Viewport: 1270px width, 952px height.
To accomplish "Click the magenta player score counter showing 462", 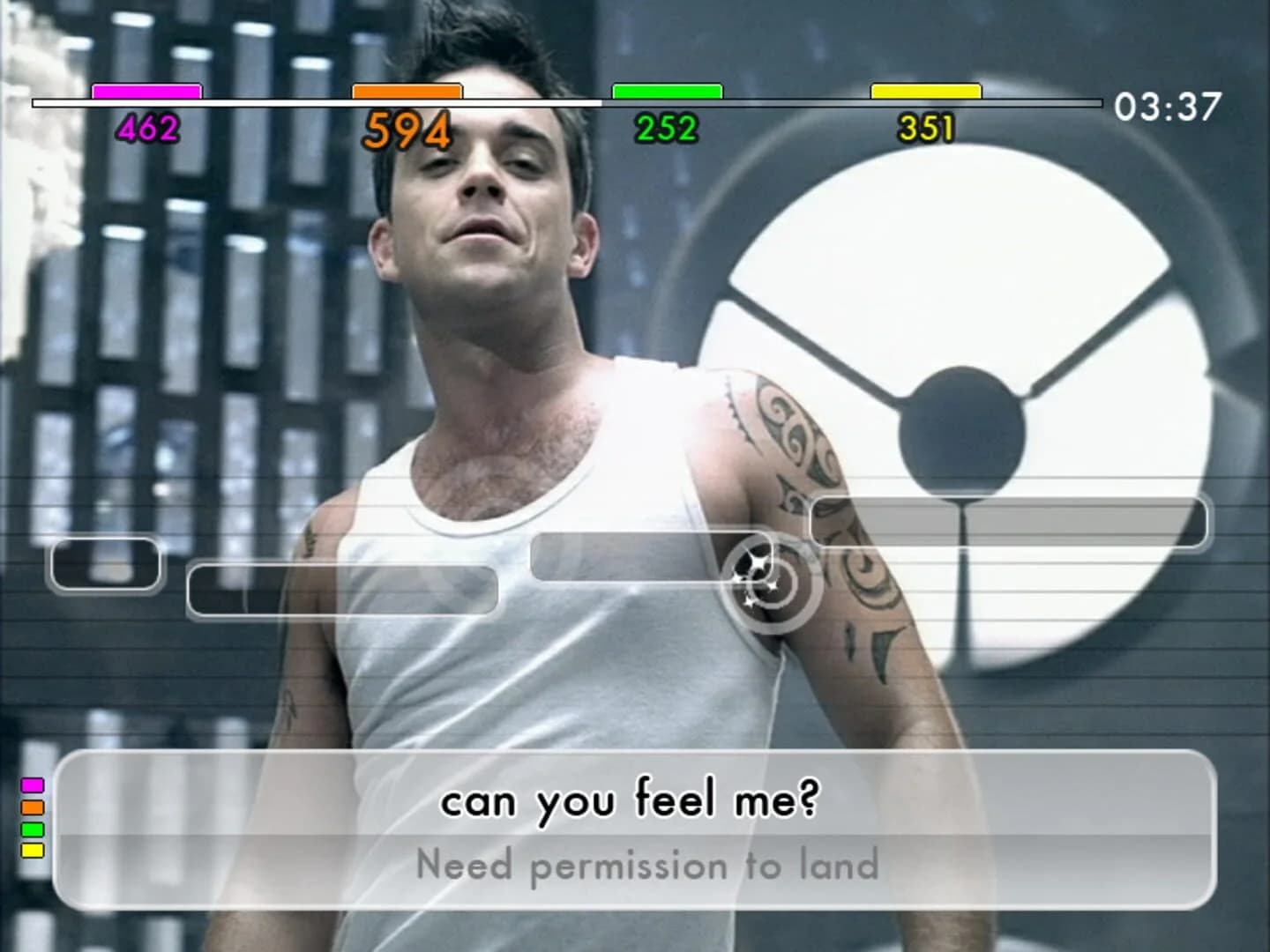I will [148, 128].
